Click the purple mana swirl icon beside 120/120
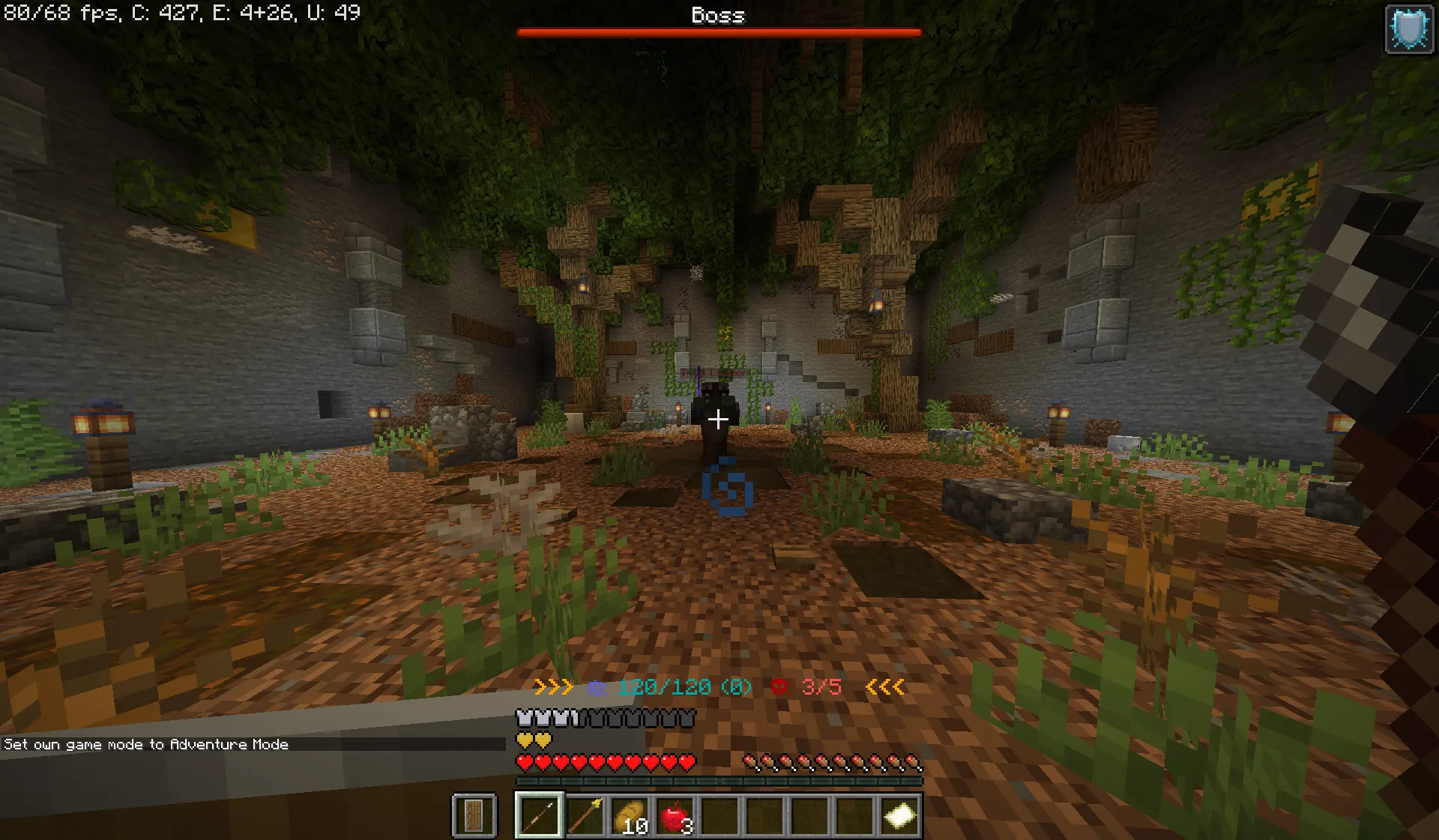Image resolution: width=1439 pixels, height=840 pixels. pos(596,686)
